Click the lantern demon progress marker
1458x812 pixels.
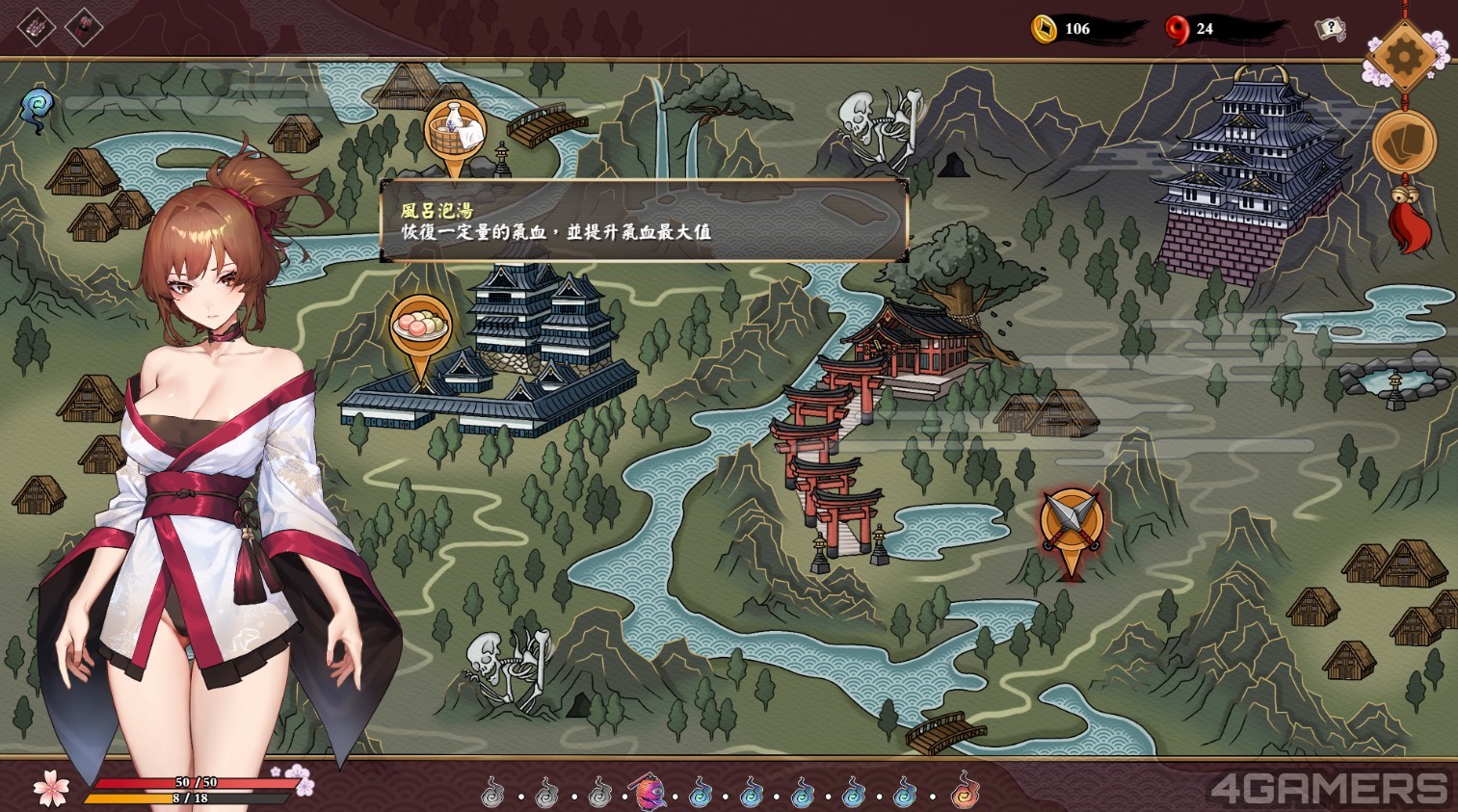click(649, 793)
